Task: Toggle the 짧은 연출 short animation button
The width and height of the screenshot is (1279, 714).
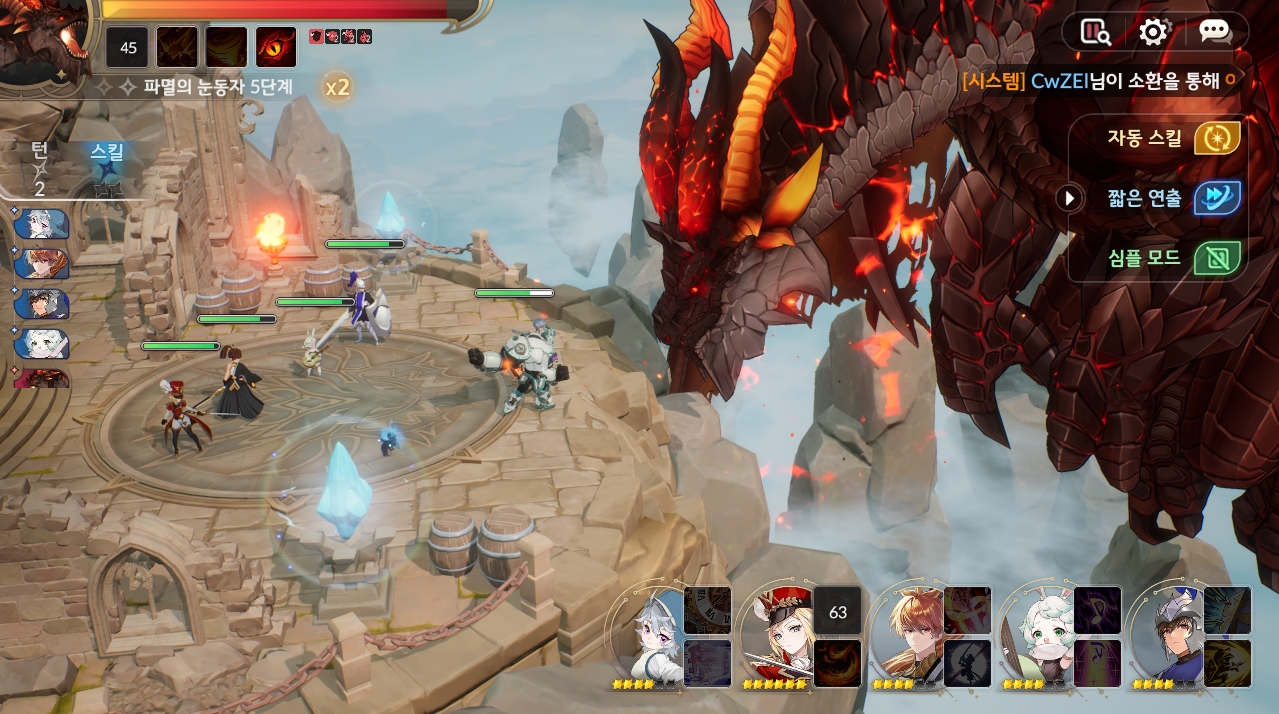Action: (x=1217, y=198)
